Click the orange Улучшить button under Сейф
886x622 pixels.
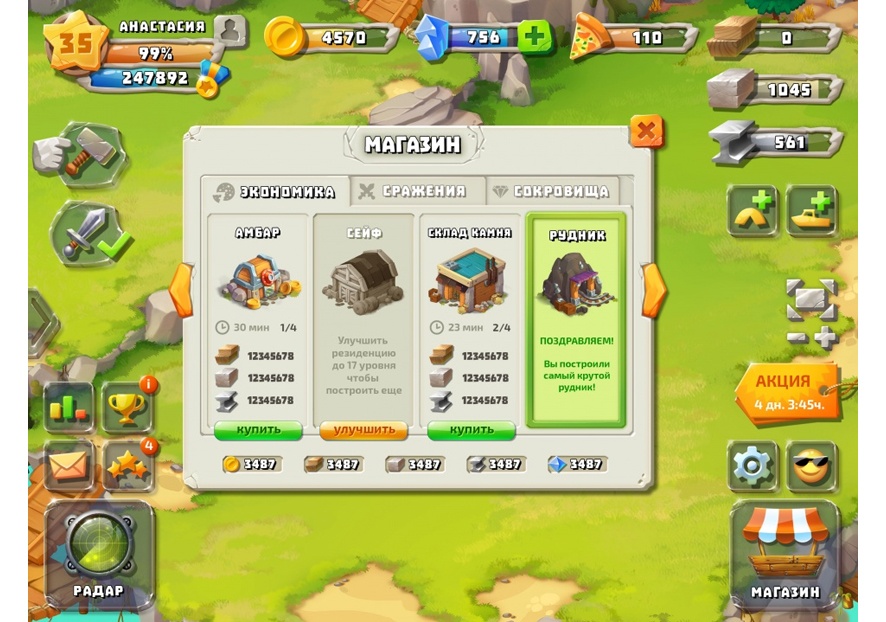(x=364, y=430)
